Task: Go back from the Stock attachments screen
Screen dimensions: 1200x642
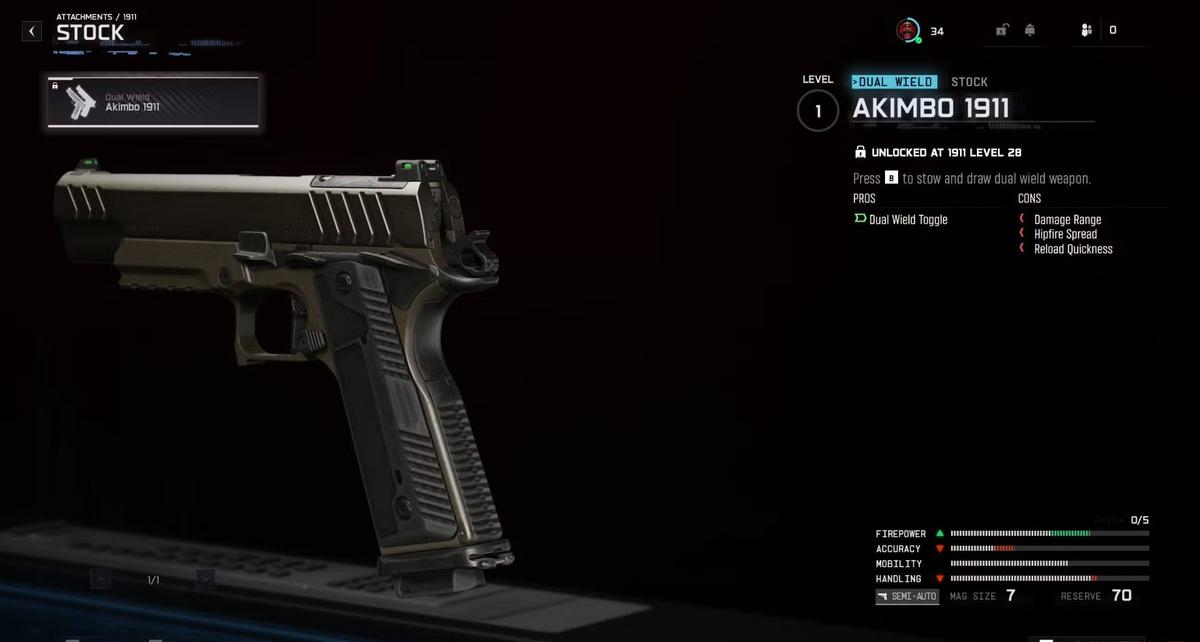Action: click(32, 31)
